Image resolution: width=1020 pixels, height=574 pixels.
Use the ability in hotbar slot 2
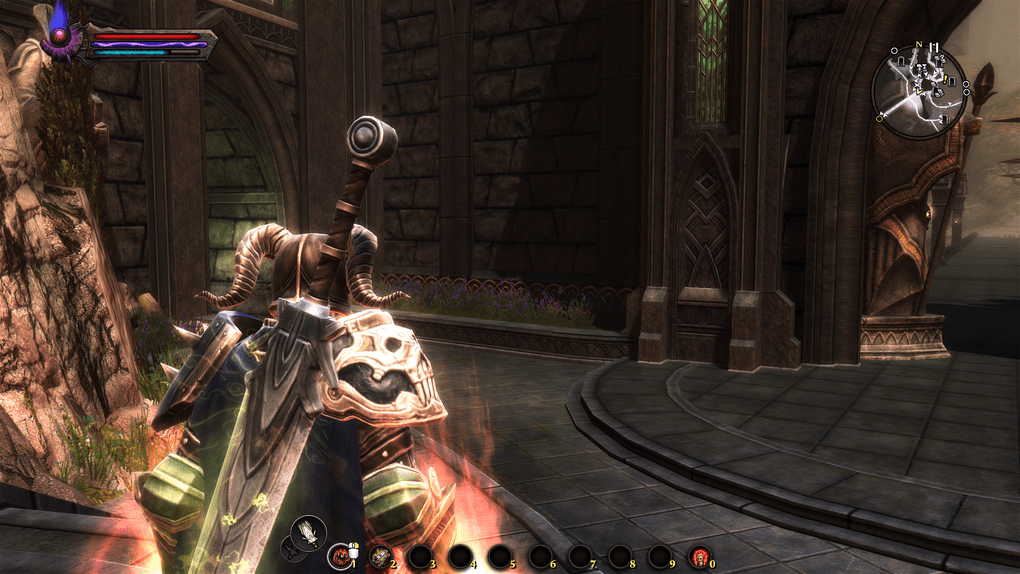click(x=380, y=556)
